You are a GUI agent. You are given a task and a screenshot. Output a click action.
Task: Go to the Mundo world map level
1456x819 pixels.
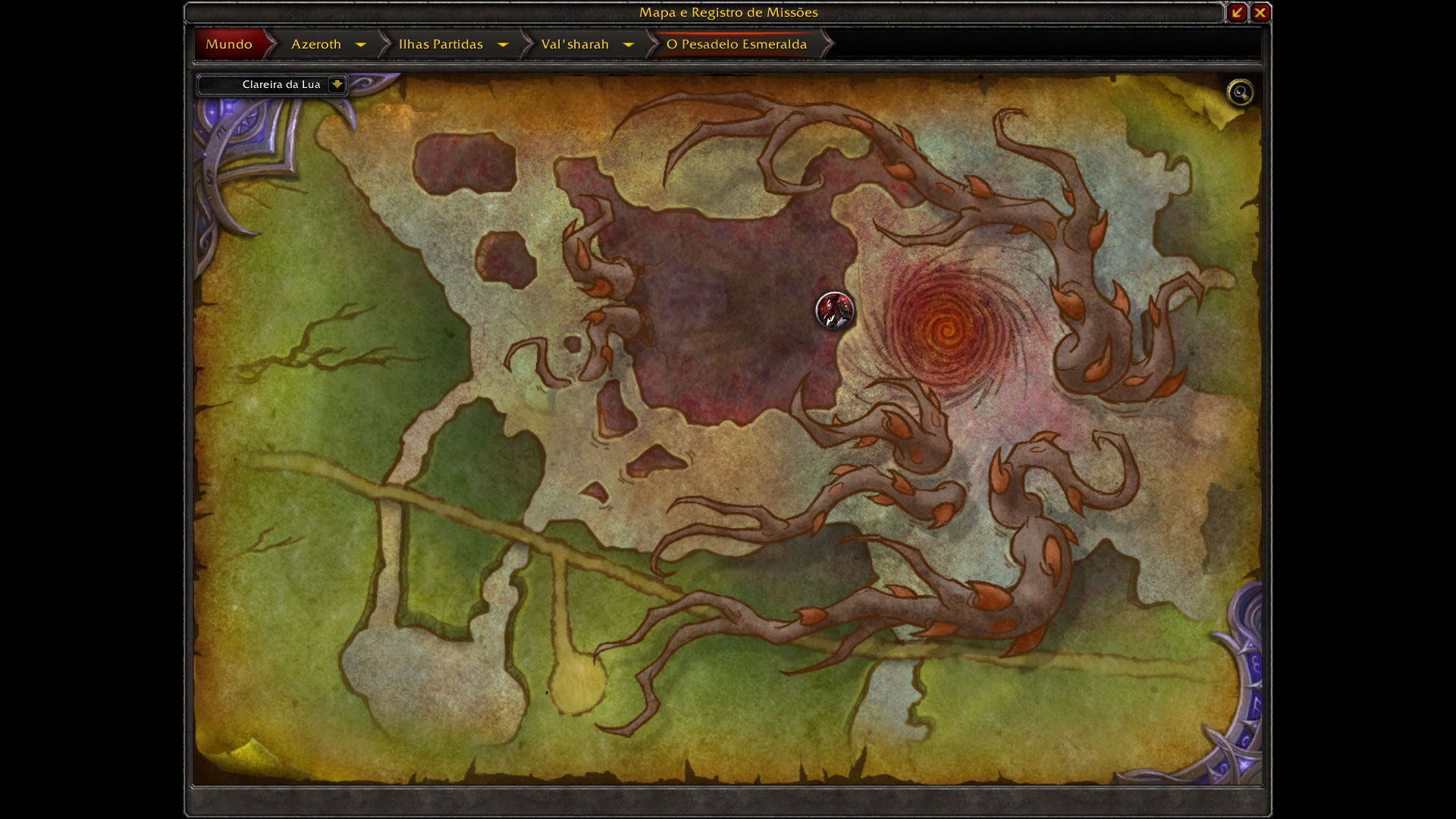pyautogui.click(x=229, y=44)
